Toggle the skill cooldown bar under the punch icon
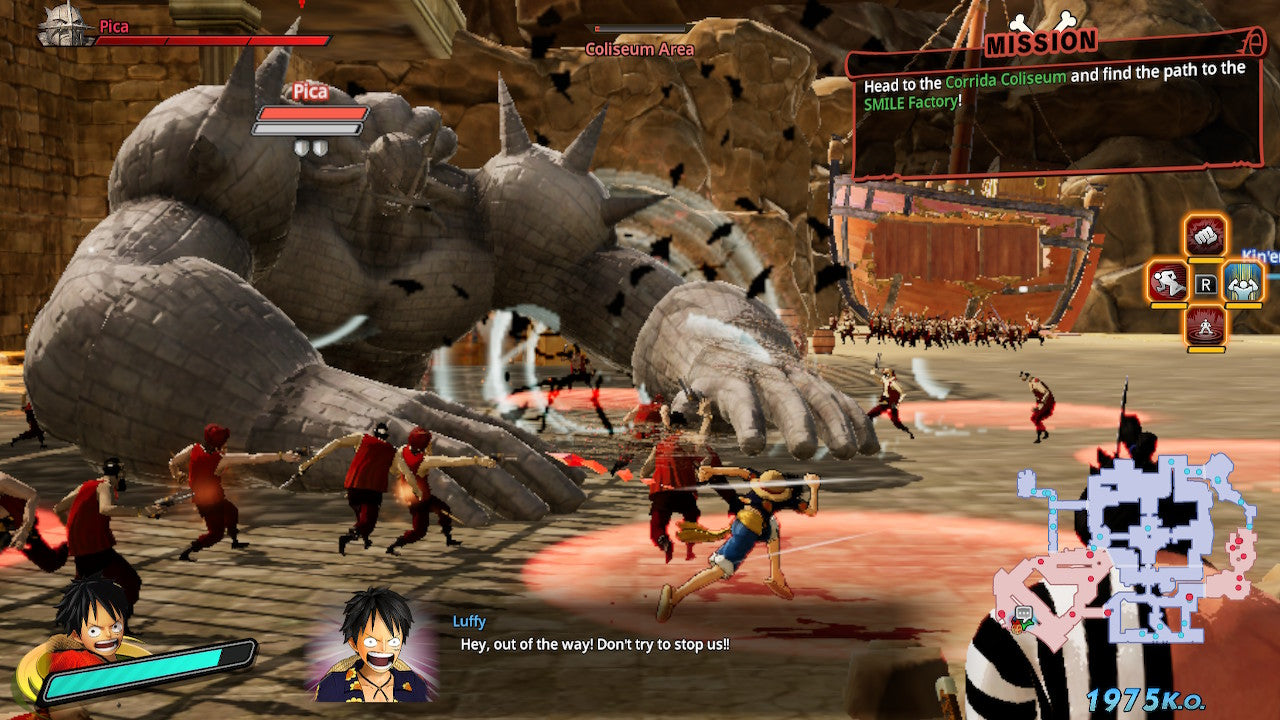 pyautogui.click(x=1204, y=260)
